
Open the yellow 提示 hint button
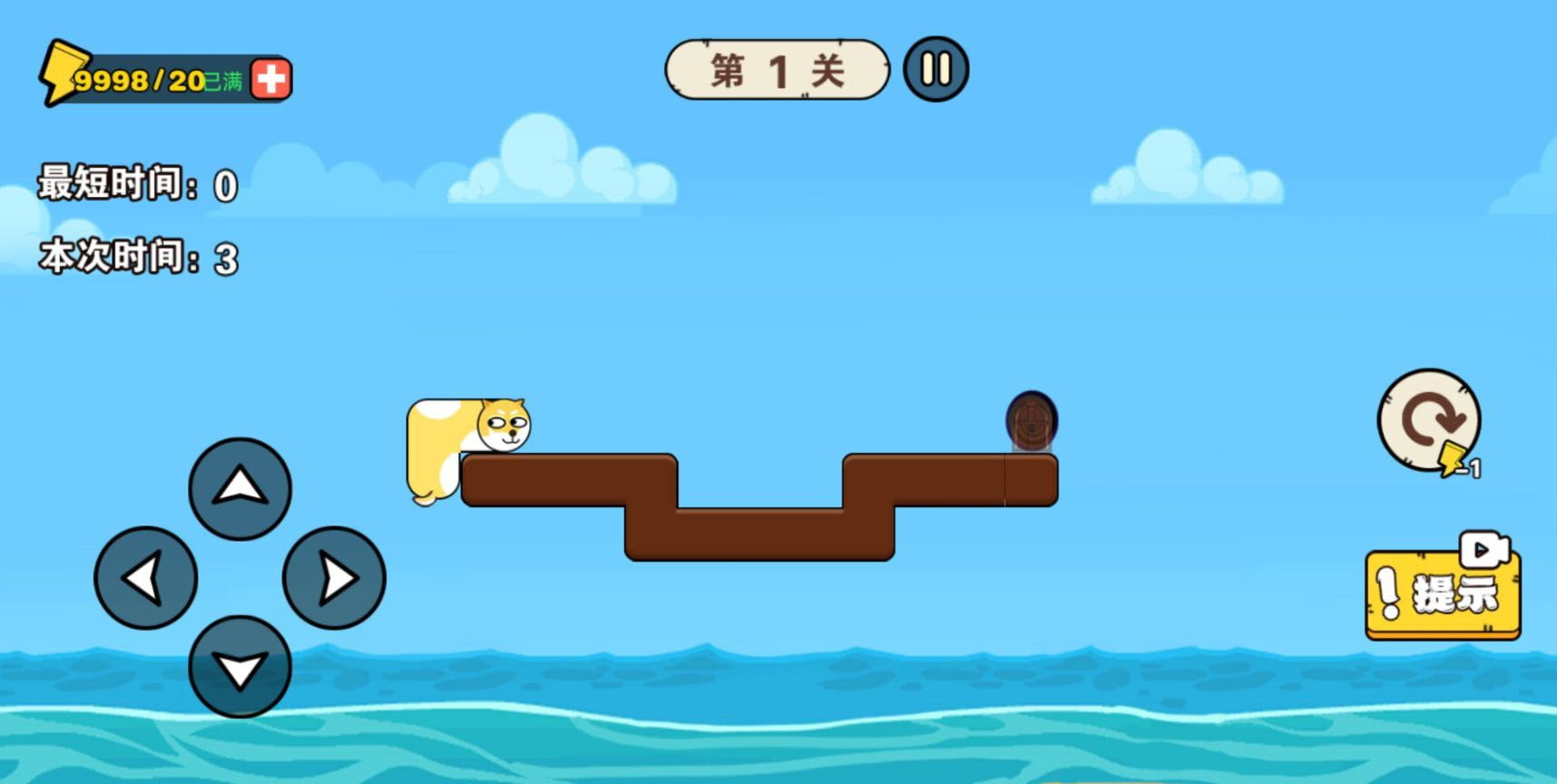[1442, 594]
